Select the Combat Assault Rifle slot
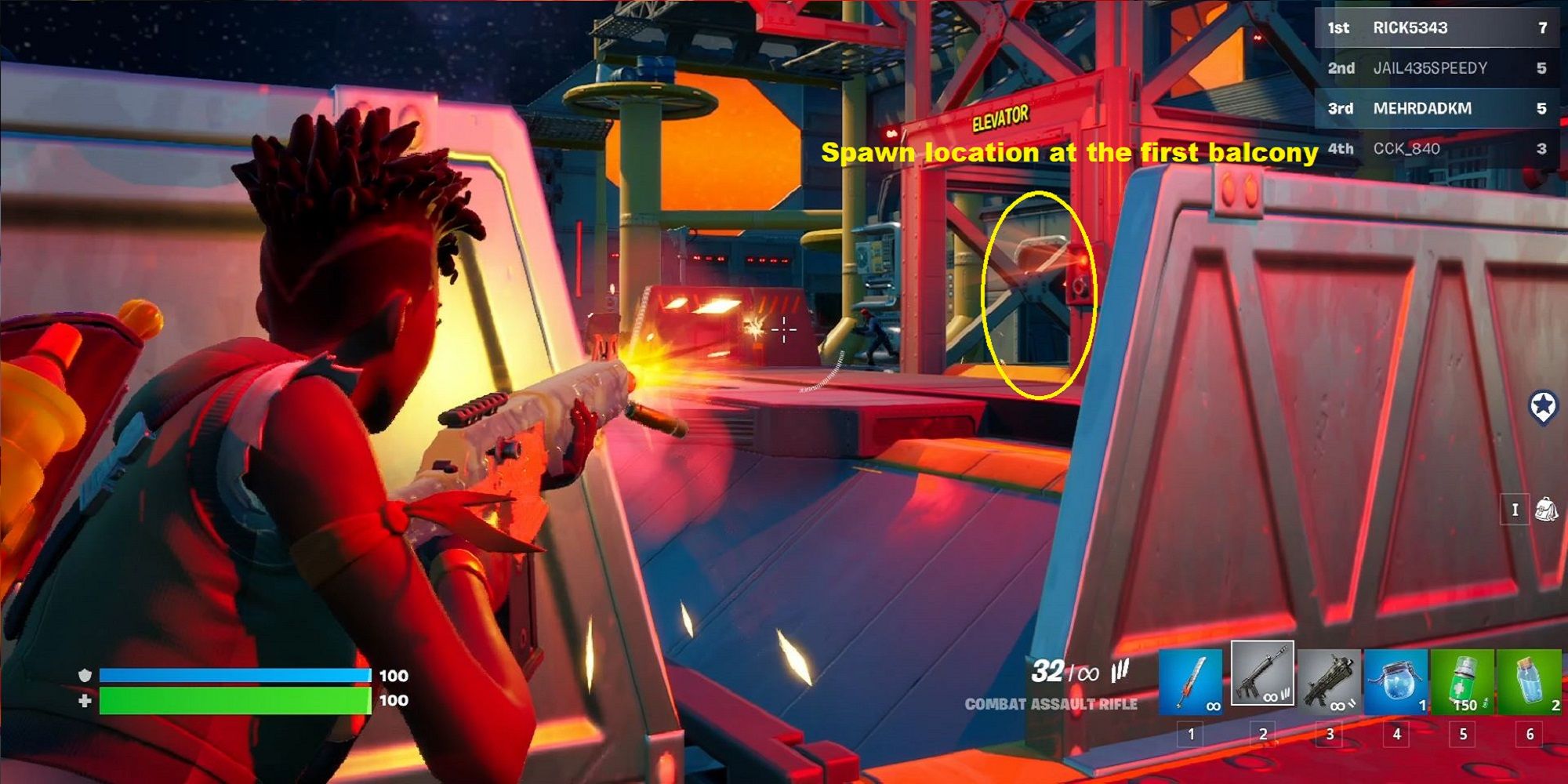The width and height of the screenshot is (1568, 784). 1262,673
